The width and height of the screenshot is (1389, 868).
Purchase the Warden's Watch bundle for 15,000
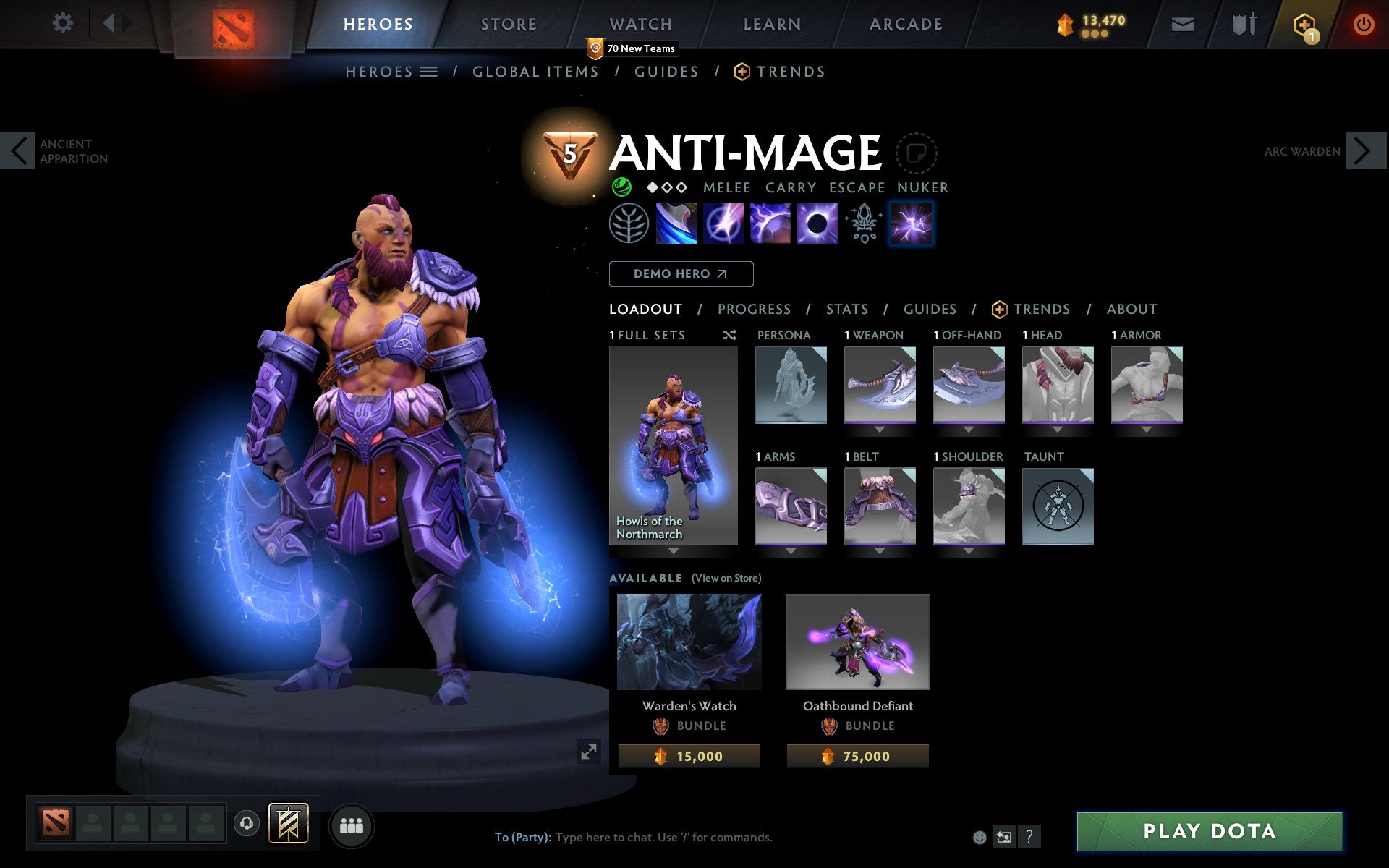(x=689, y=756)
